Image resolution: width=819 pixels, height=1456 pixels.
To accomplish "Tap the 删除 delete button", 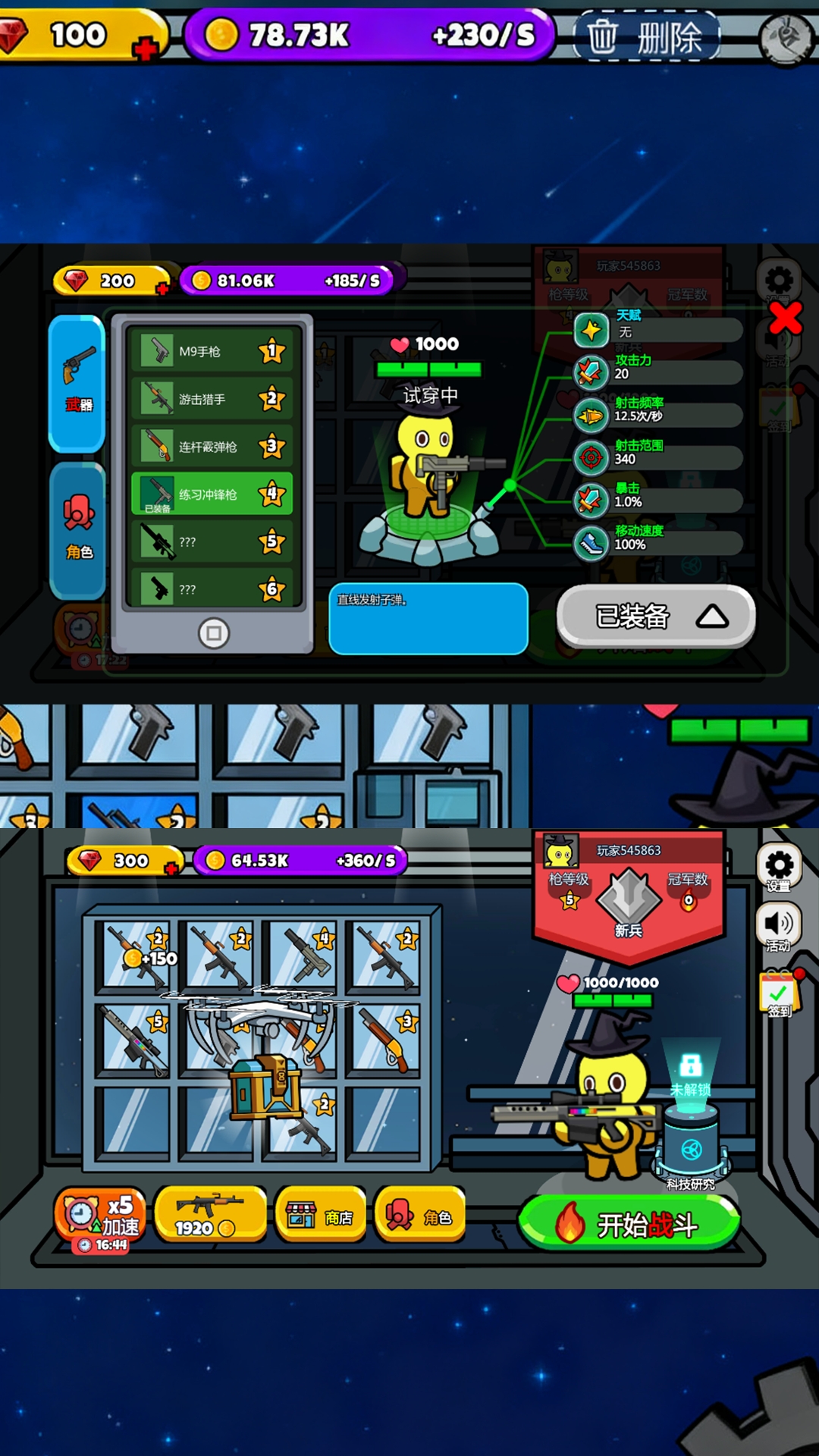I will pyautogui.click(x=646, y=36).
